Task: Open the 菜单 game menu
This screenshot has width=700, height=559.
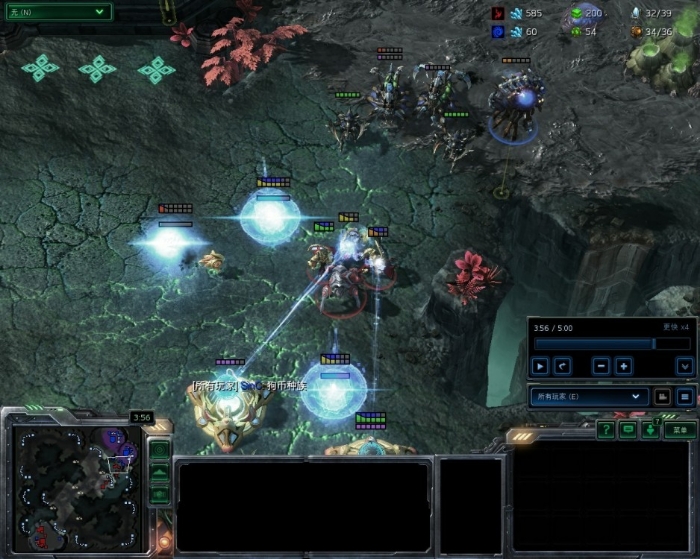Action: (x=680, y=429)
